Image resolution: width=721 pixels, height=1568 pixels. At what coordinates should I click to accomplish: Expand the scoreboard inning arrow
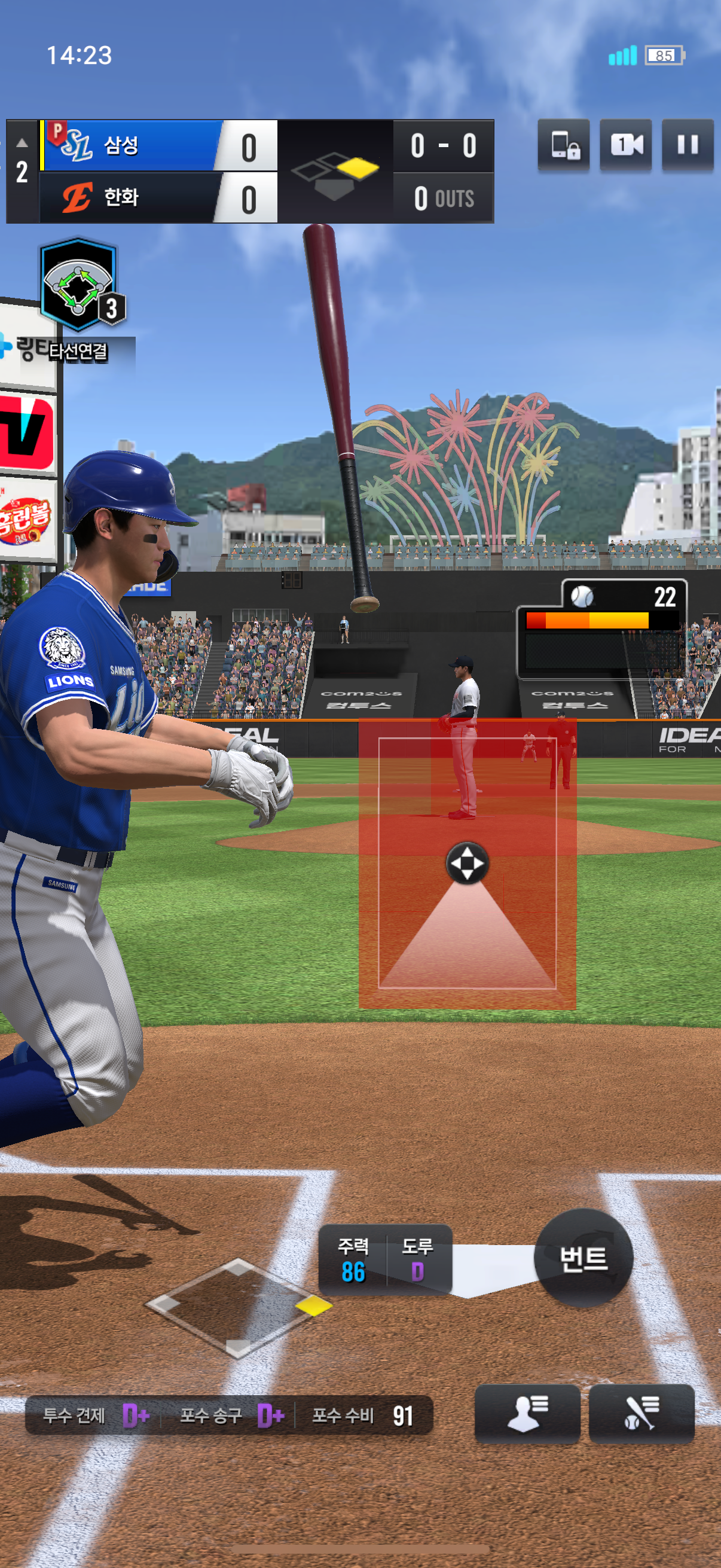point(22,144)
